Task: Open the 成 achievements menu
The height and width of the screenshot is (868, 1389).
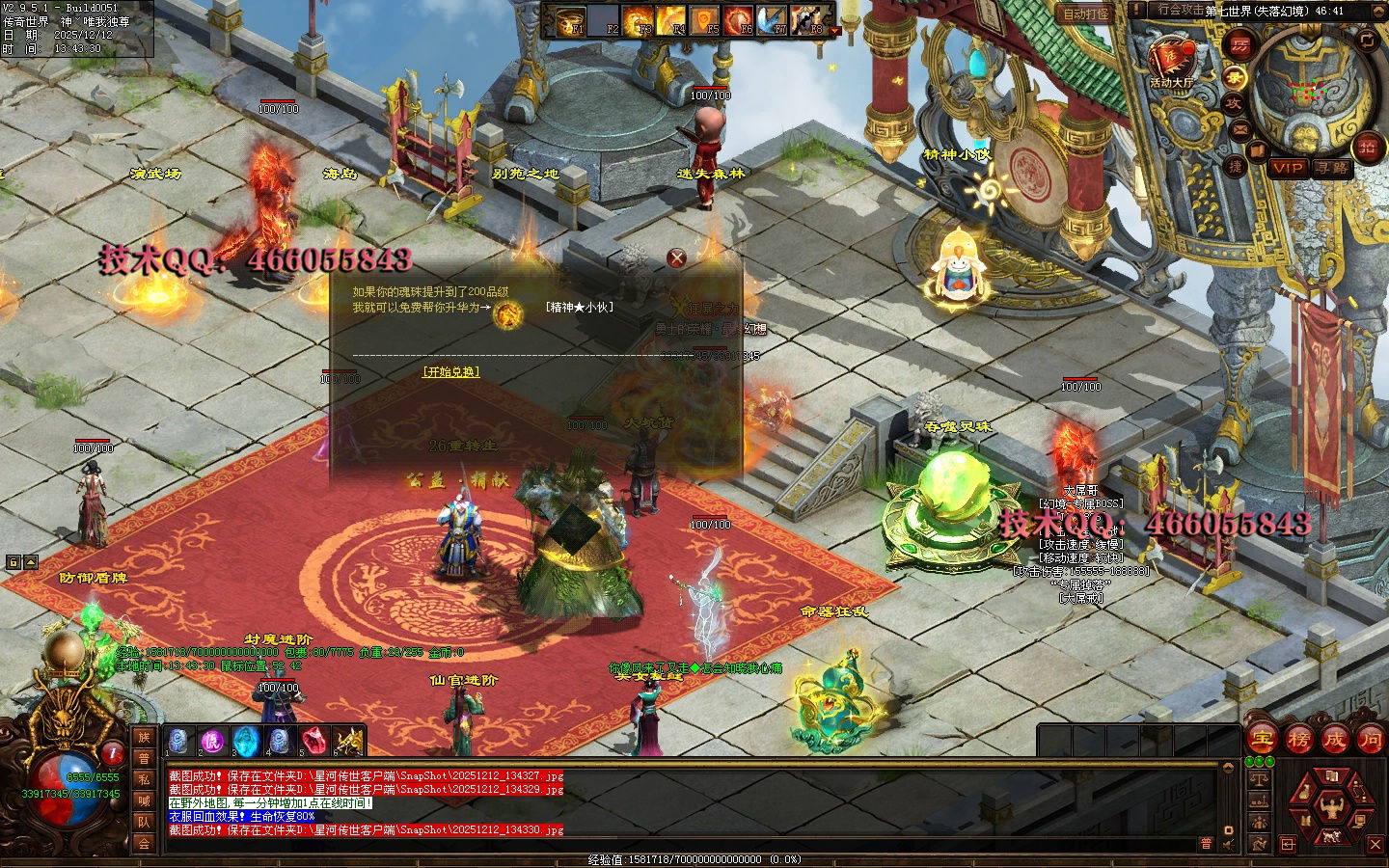Action: (x=1334, y=740)
